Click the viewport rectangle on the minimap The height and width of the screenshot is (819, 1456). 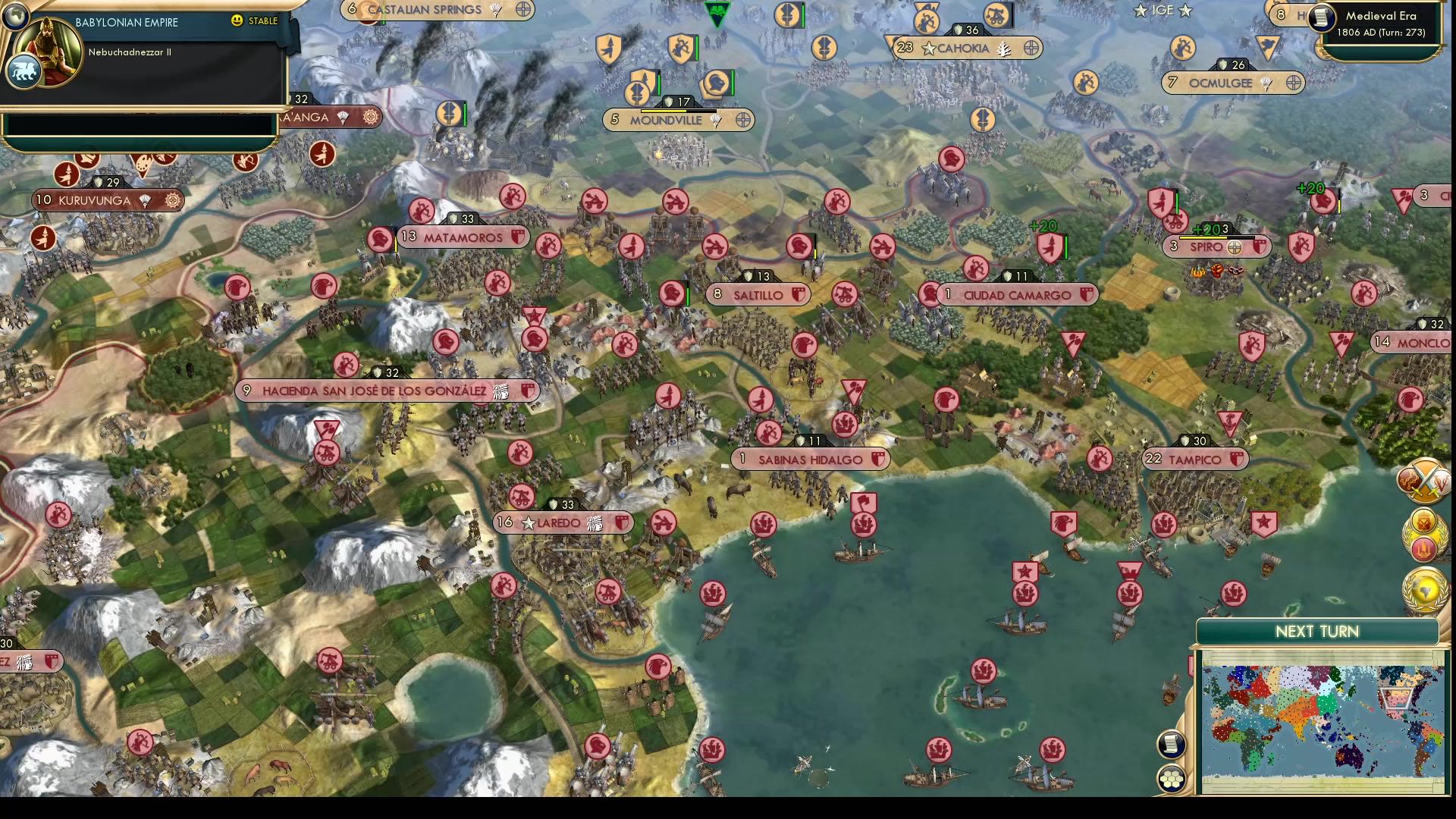tap(1395, 699)
